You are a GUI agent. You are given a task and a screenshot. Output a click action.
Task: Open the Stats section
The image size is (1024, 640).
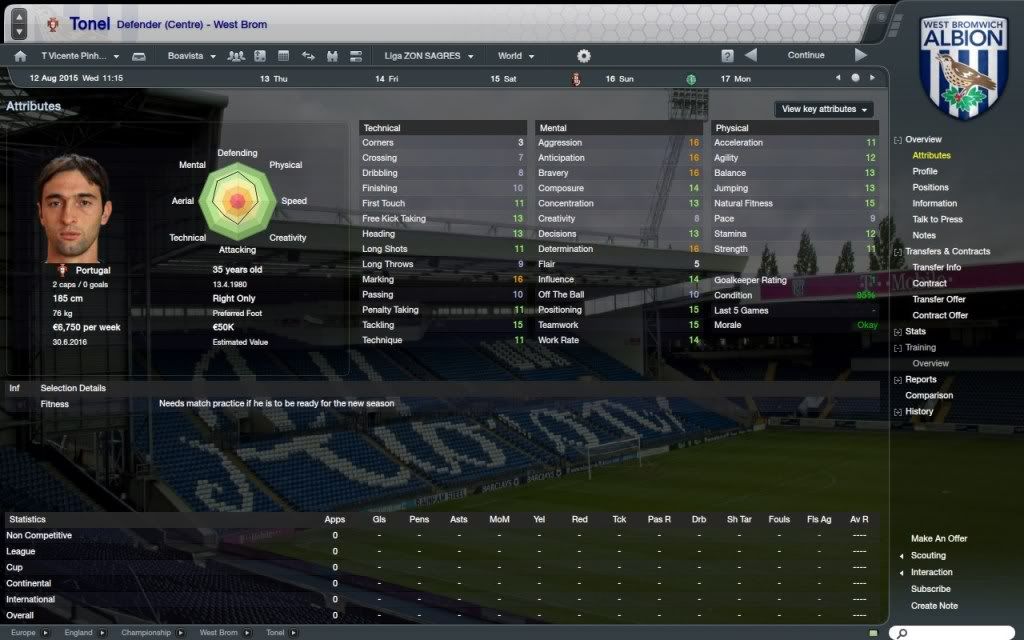click(915, 332)
